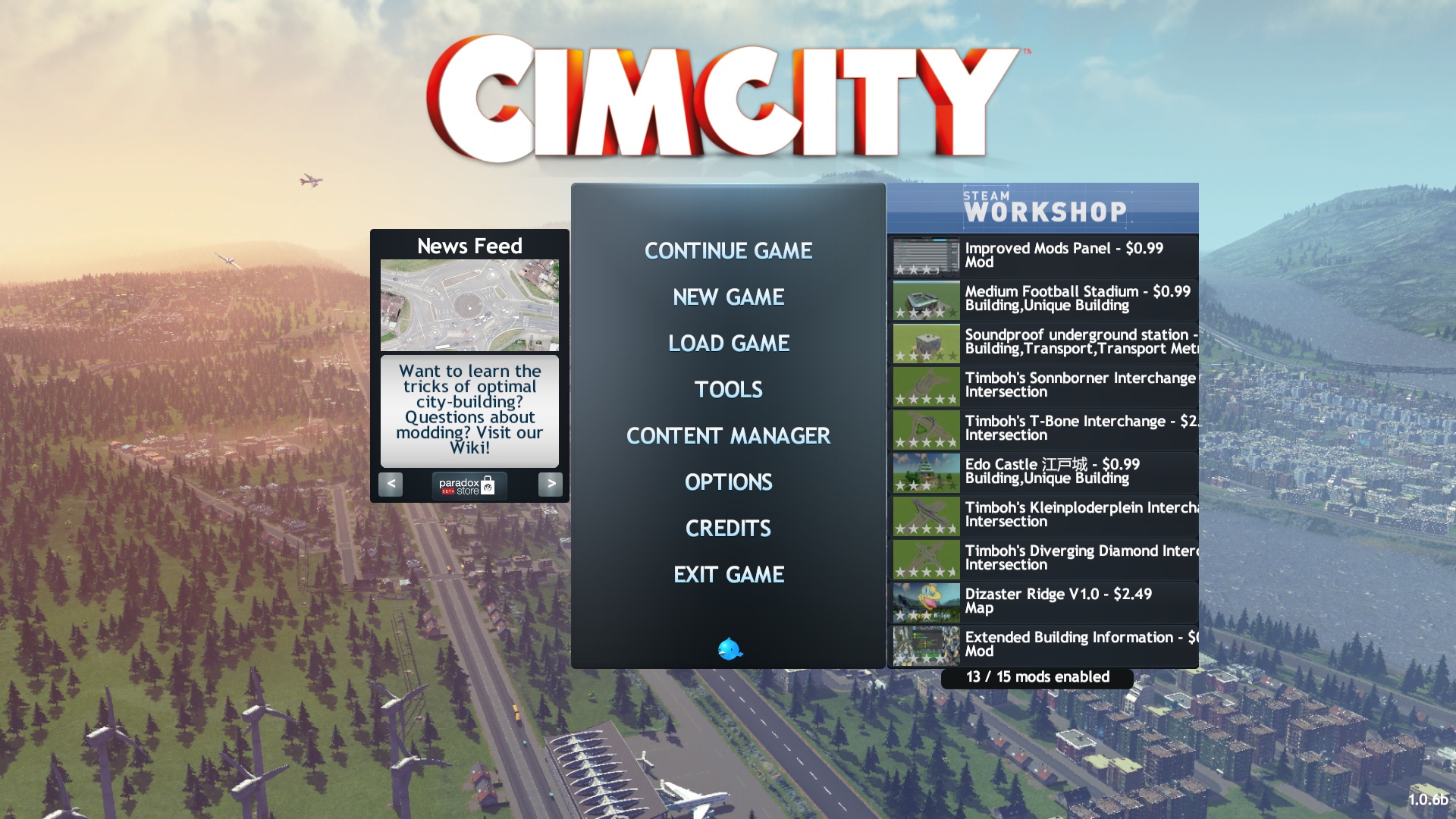This screenshot has height=819, width=1456.
Task: Start a New Game
Action: click(x=728, y=297)
